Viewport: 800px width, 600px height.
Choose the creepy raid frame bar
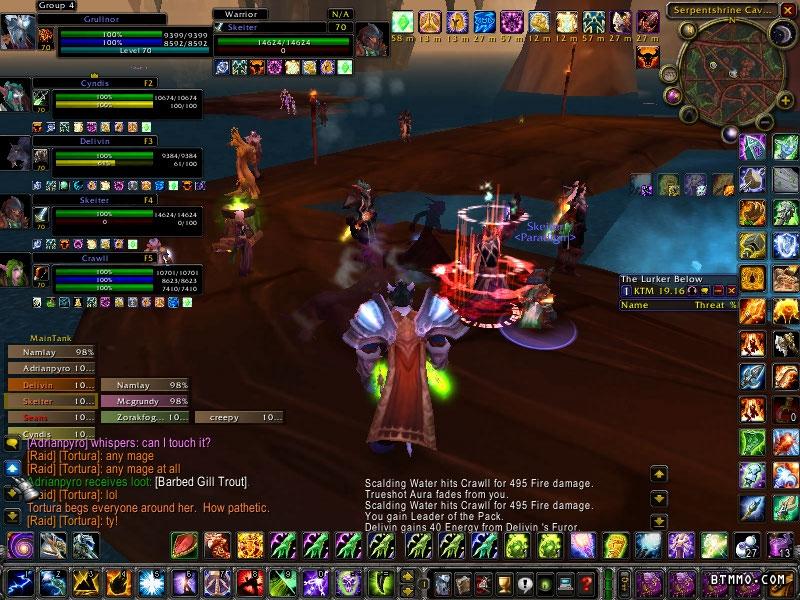(238, 417)
